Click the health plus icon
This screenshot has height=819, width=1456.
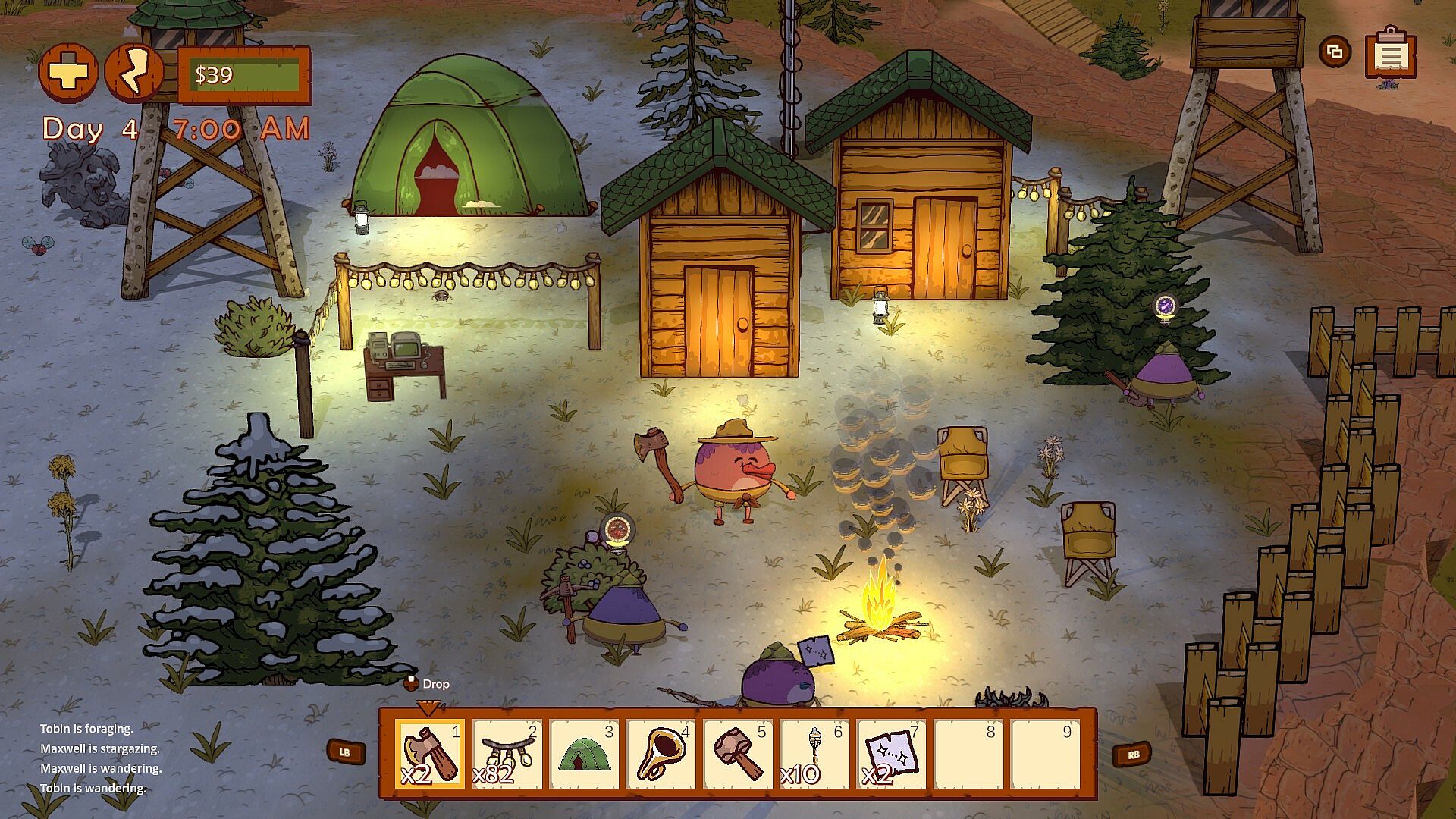68,73
